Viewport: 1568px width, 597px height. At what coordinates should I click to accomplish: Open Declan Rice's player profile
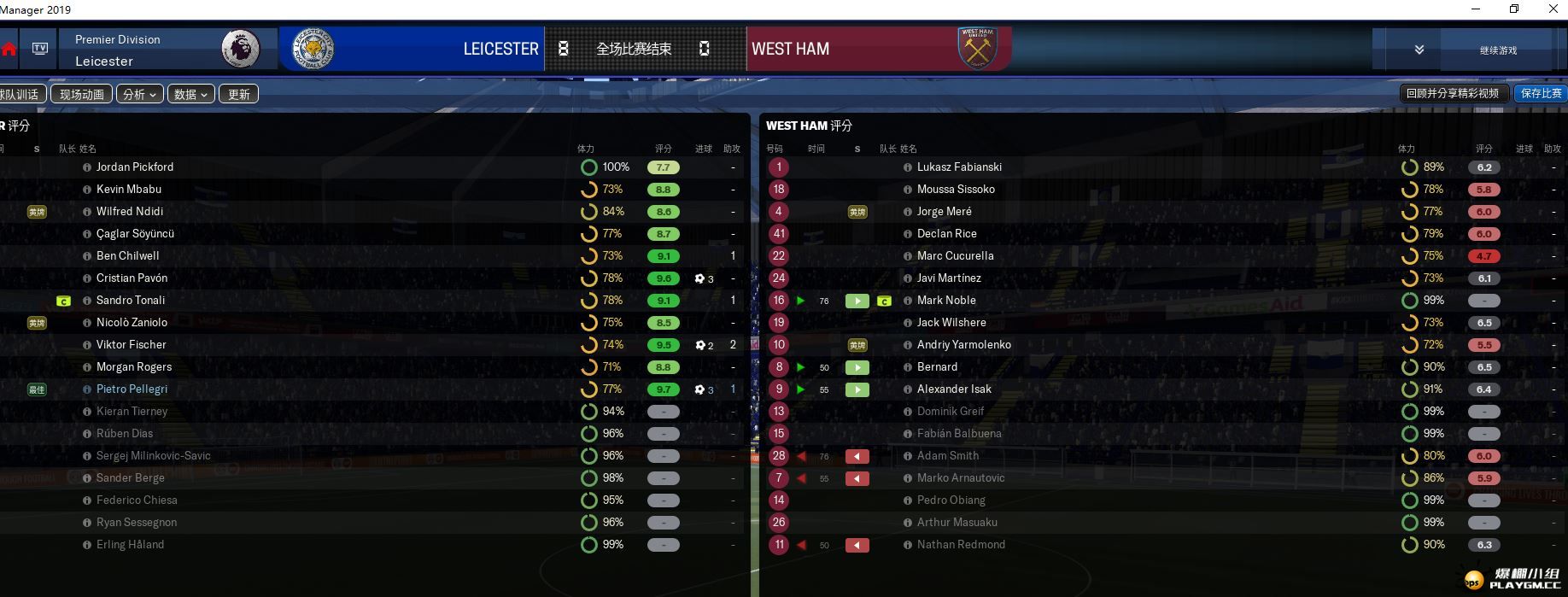(x=946, y=233)
